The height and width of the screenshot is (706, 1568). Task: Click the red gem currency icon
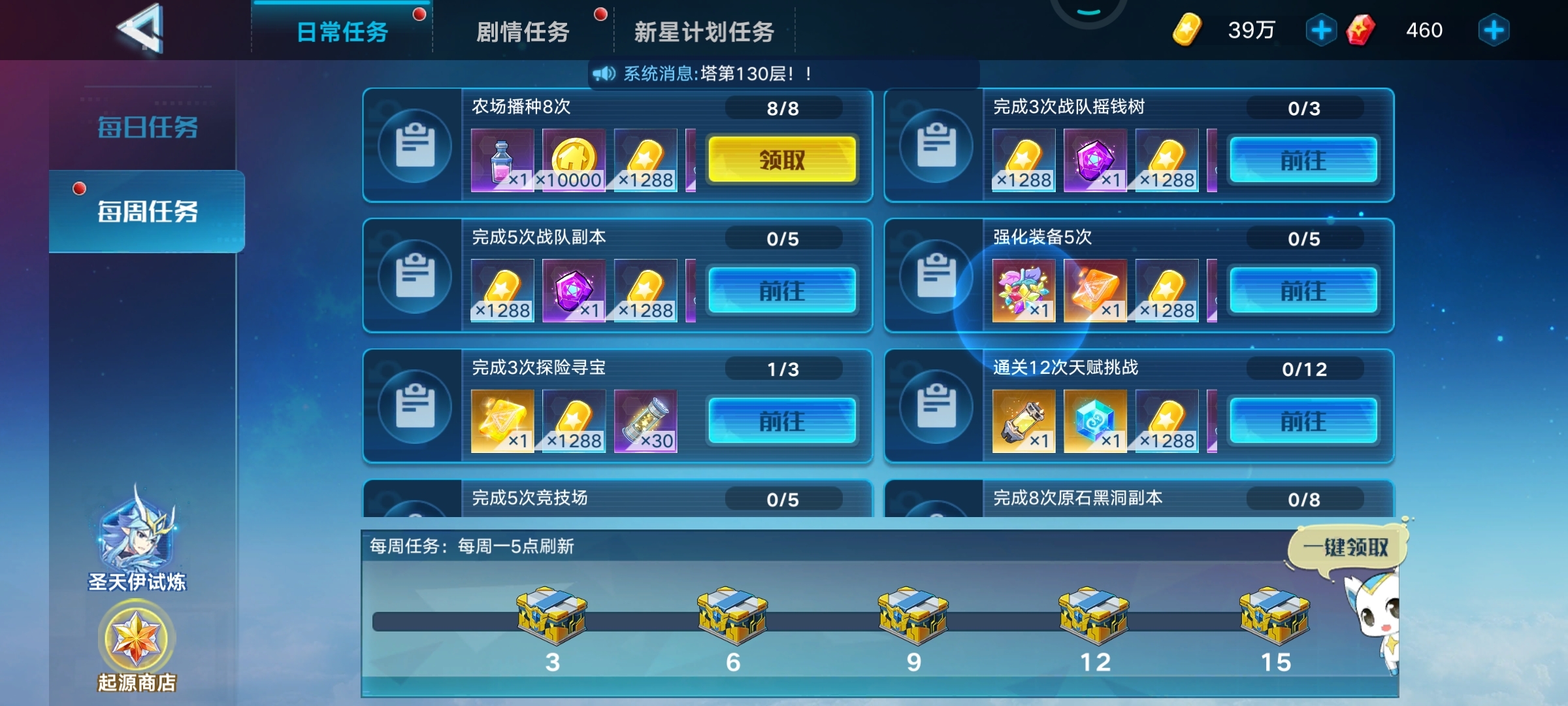tap(1359, 28)
